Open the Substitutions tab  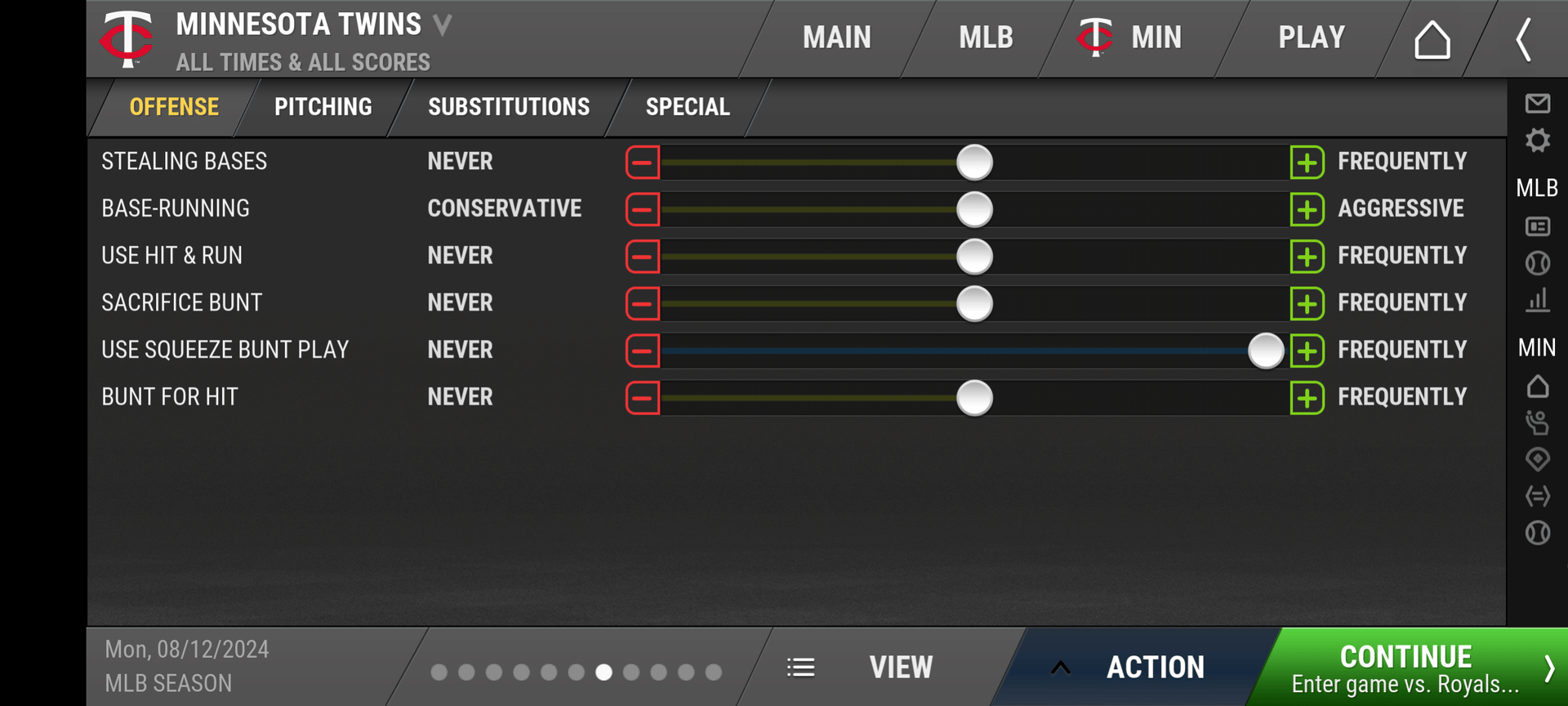tap(508, 107)
